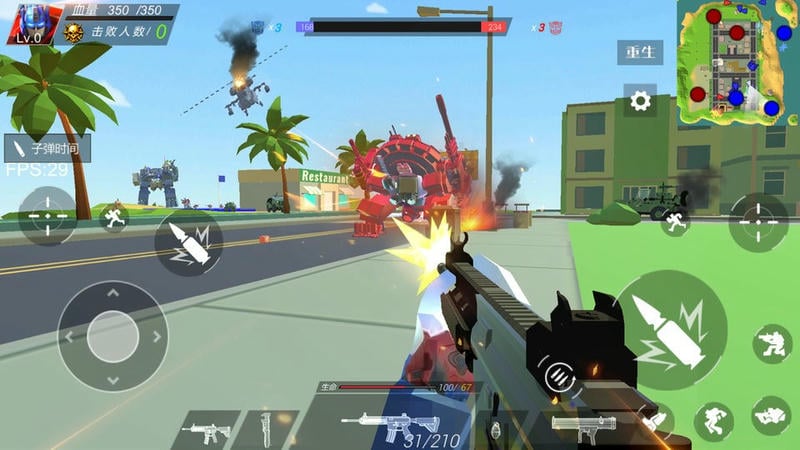800x450 pixels.
Task: Click the robot player avatar portrait
Action: pyautogui.click(x=34, y=24)
